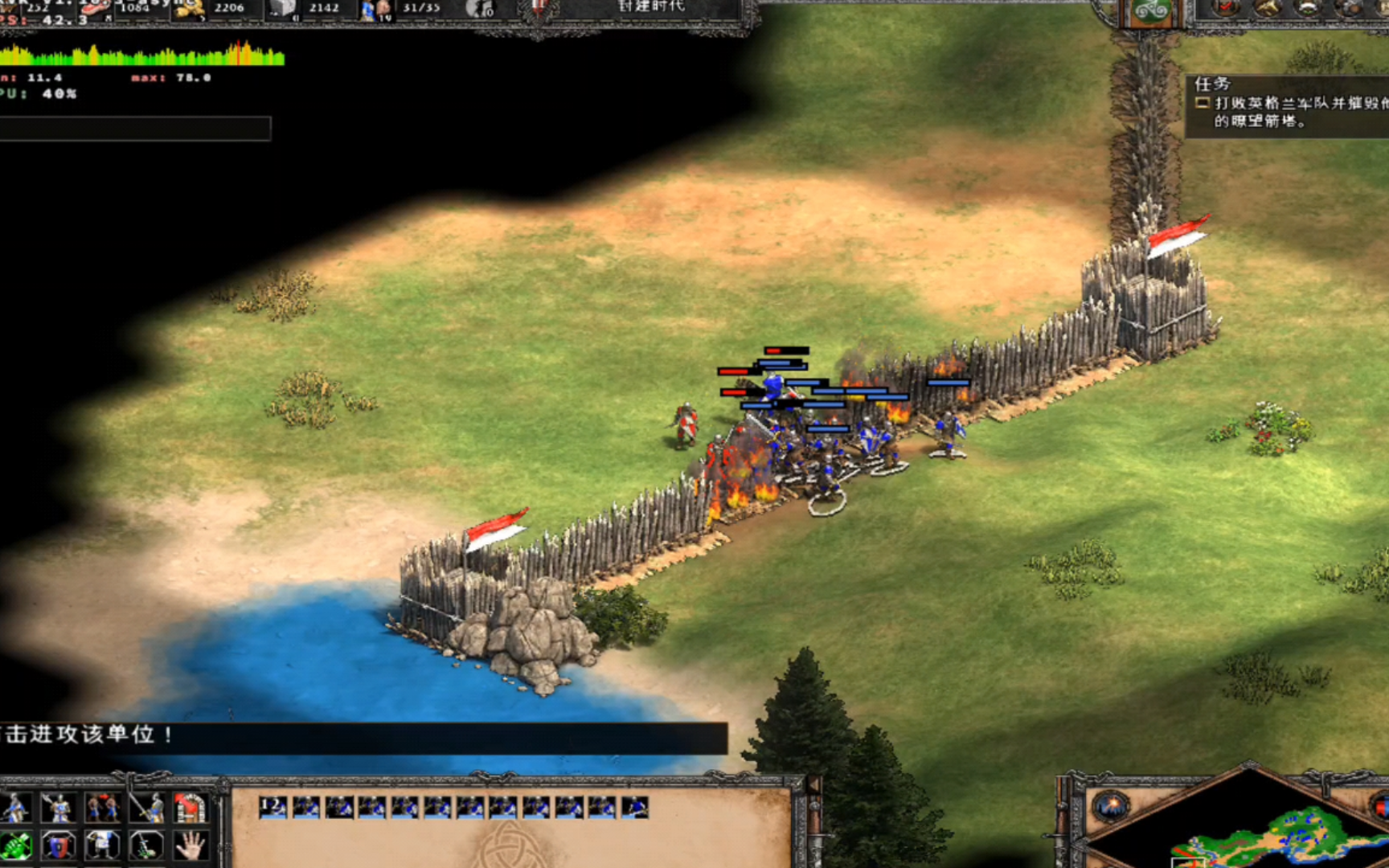Toggle the mission objective checkbox

pyautogui.click(x=1203, y=103)
